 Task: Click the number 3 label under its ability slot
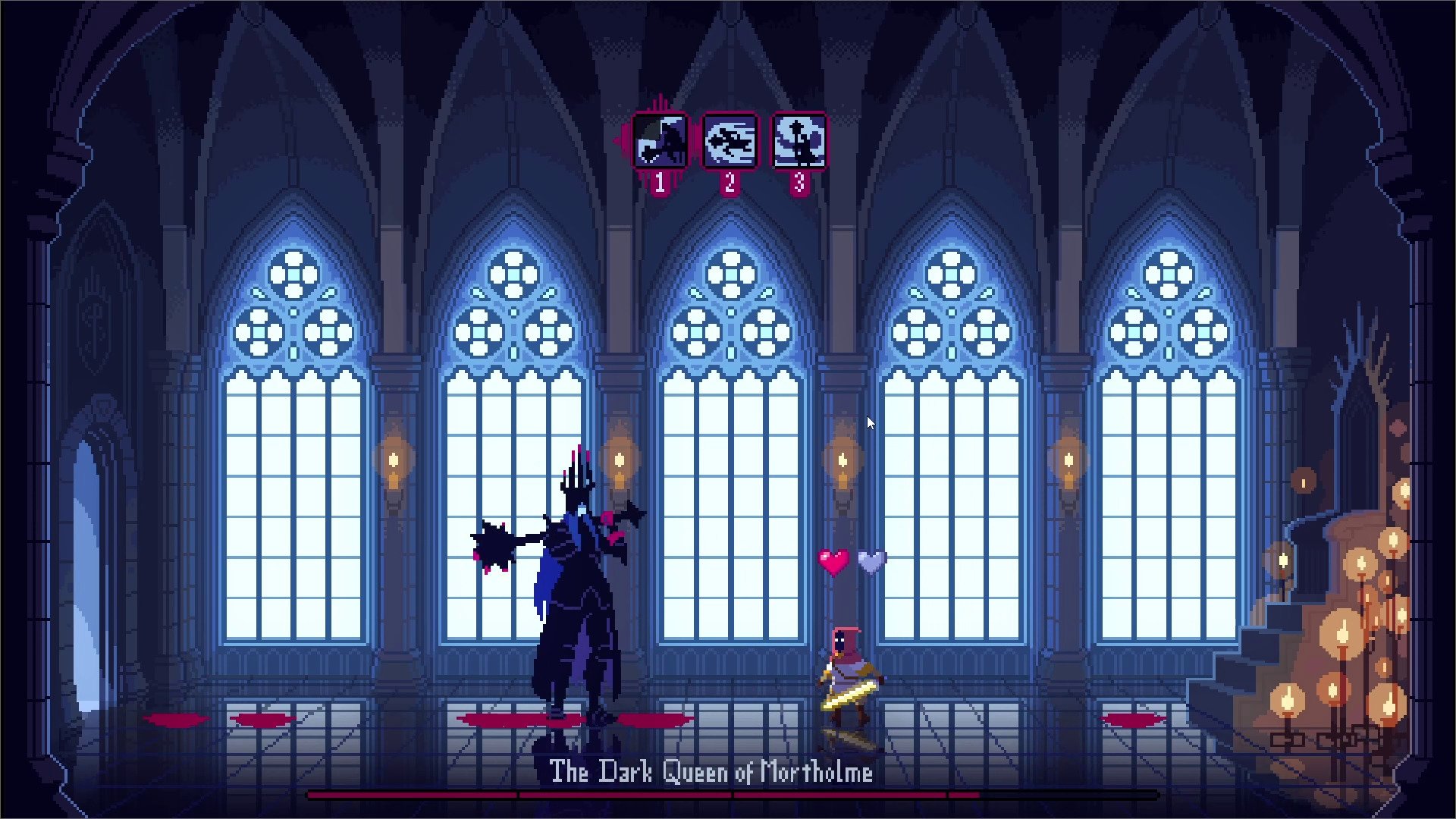pos(798,180)
